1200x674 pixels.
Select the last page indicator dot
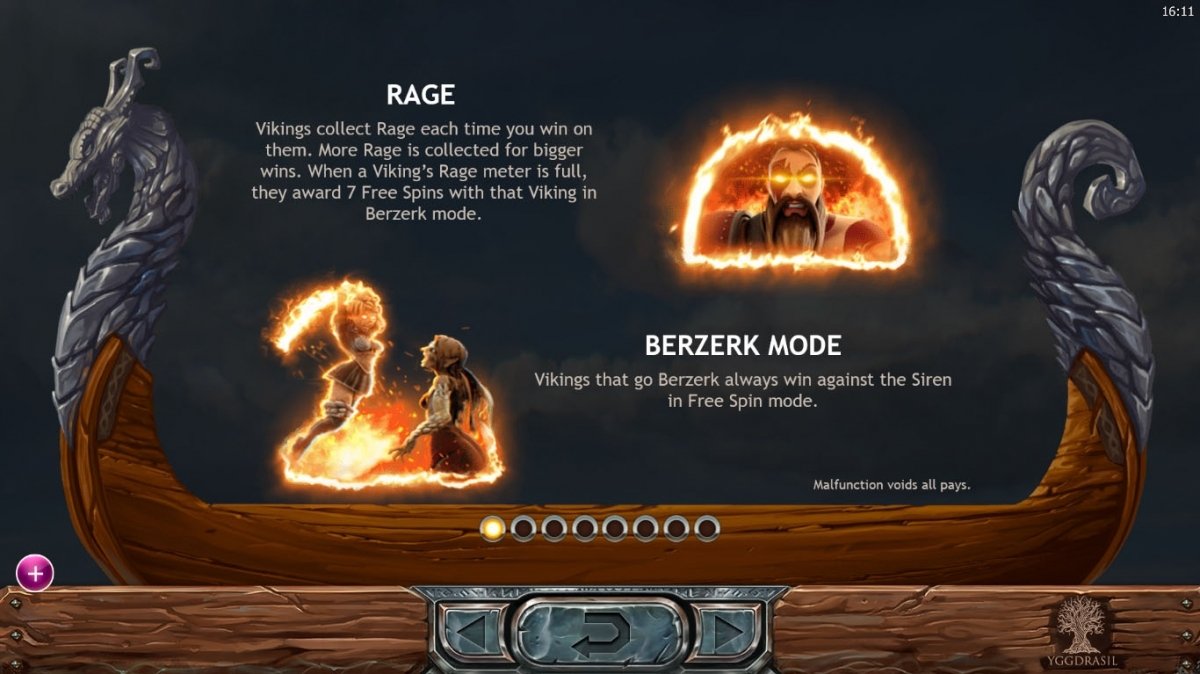click(x=707, y=528)
